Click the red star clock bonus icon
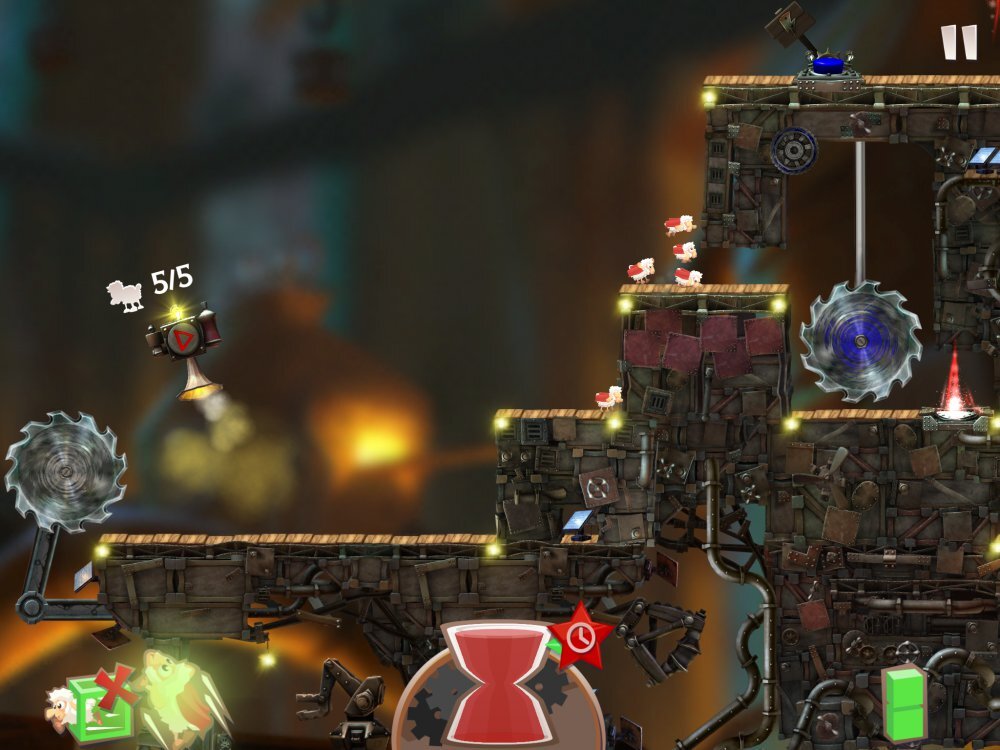This screenshot has width=1000, height=750. 579,636
